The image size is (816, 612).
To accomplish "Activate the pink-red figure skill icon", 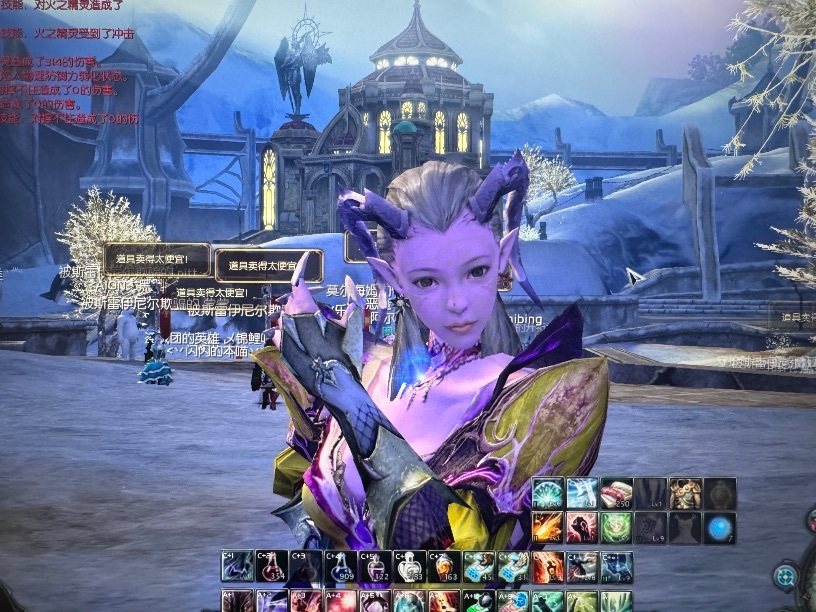I will click(x=582, y=527).
